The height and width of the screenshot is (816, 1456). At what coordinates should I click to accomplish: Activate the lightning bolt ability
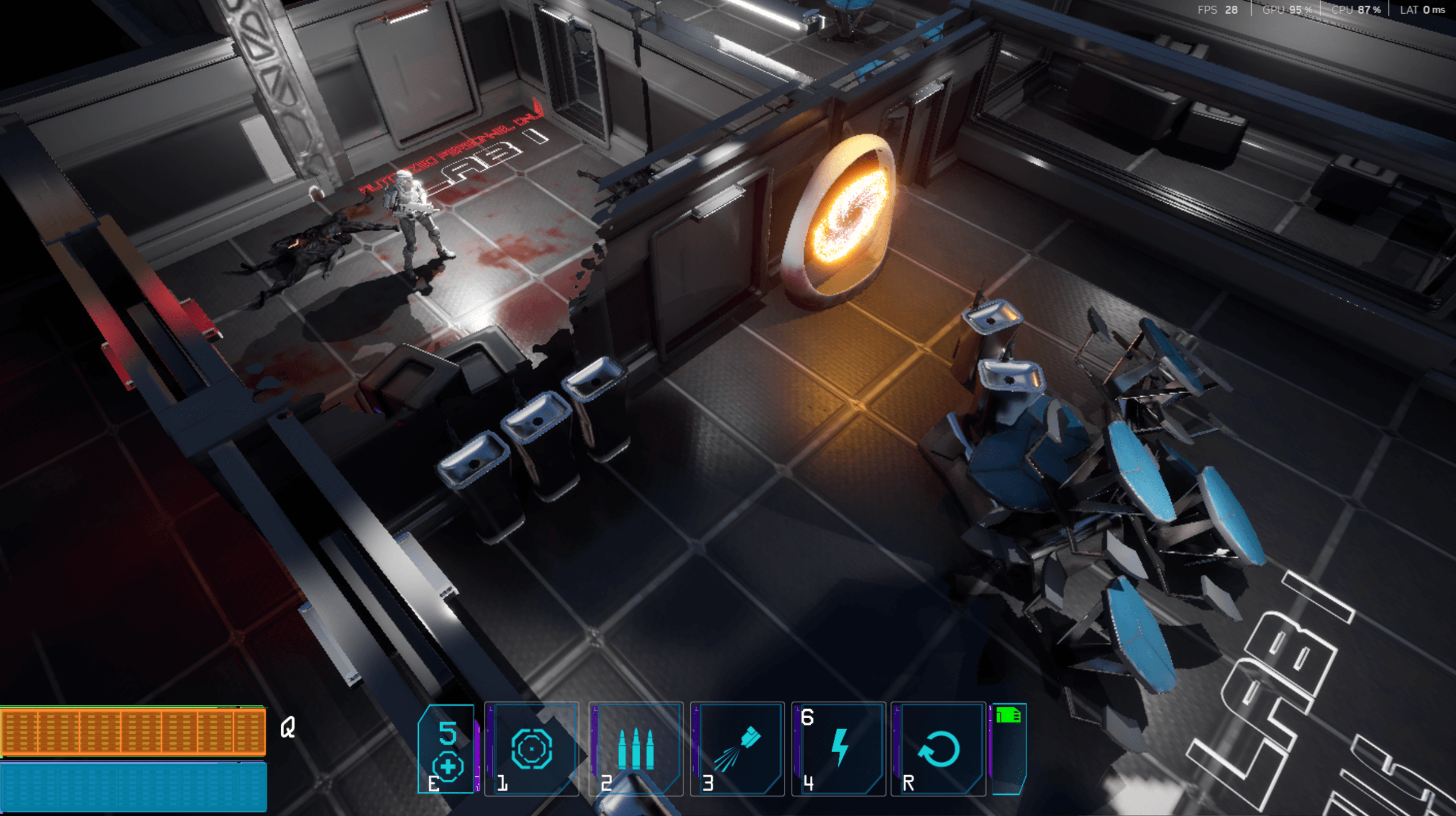(839, 749)
